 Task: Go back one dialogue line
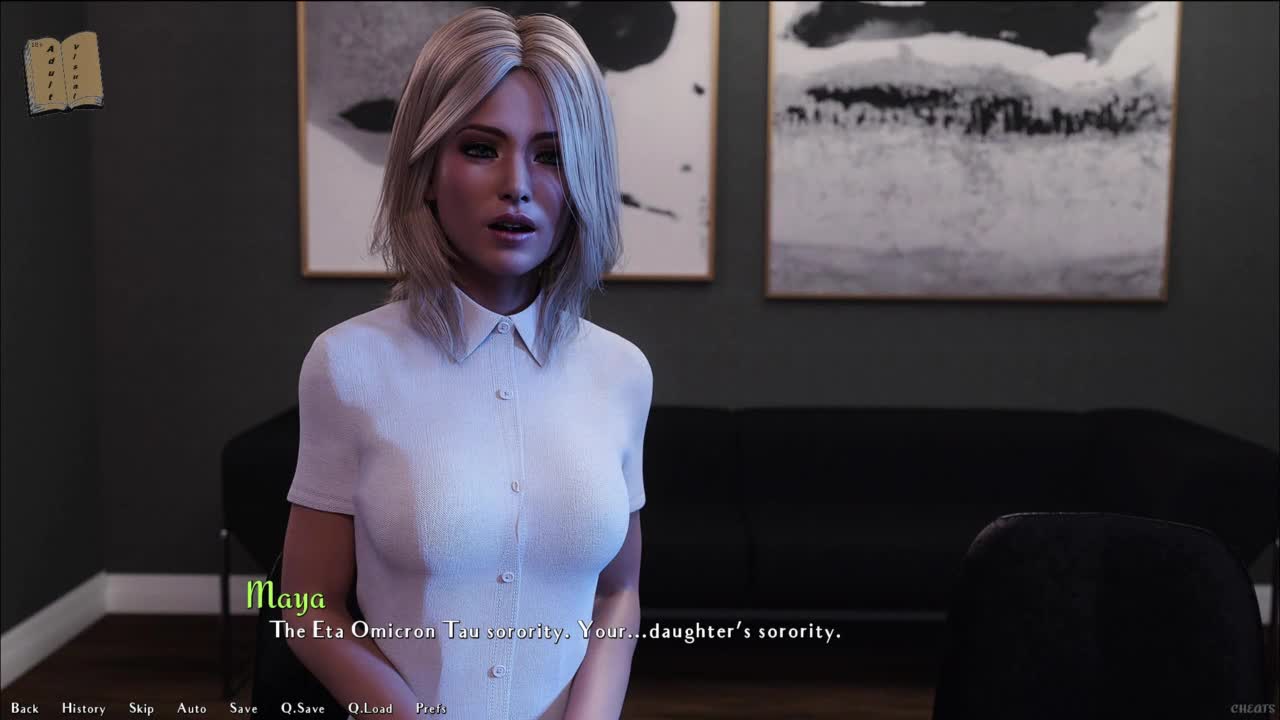click(x=25, y=708)
